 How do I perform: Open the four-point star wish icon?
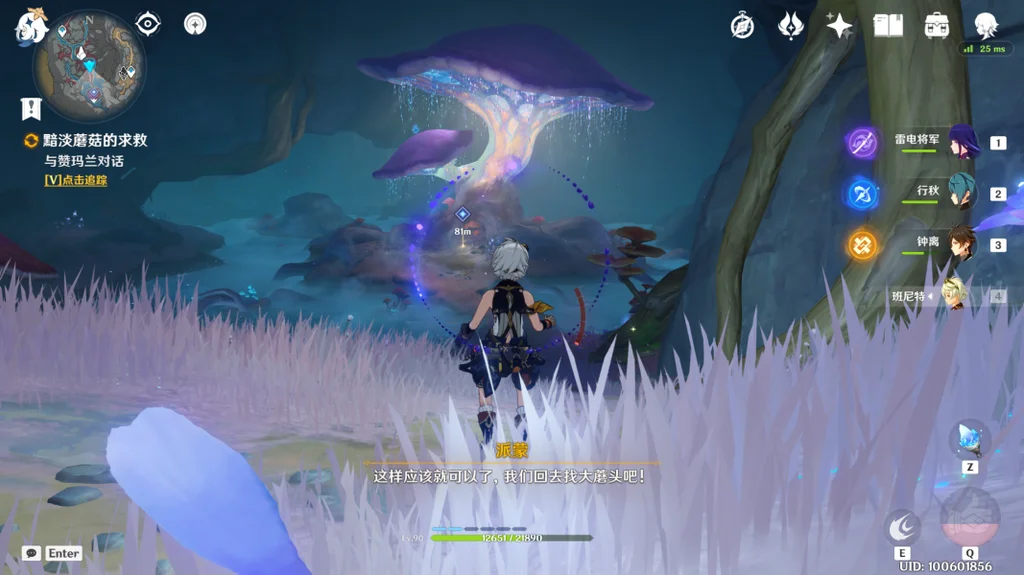coord(838,26)
